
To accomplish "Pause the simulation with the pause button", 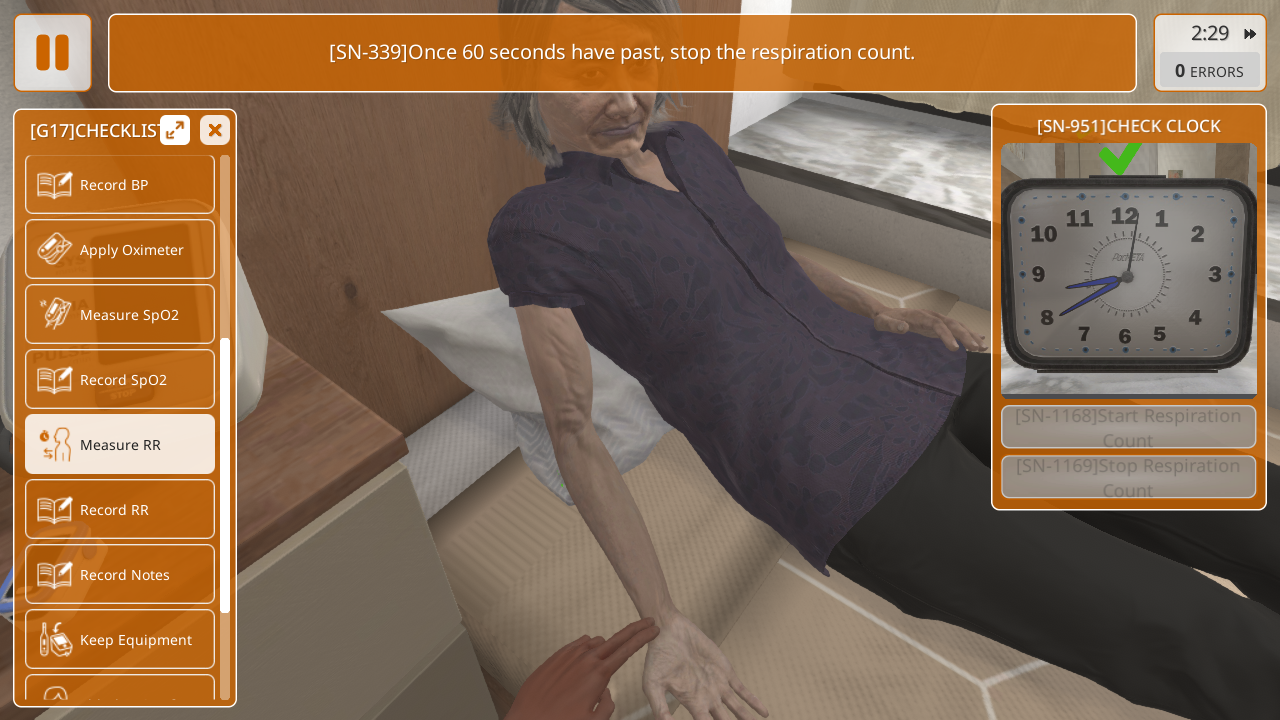I will pyautogui.click(x=53, y=53).
